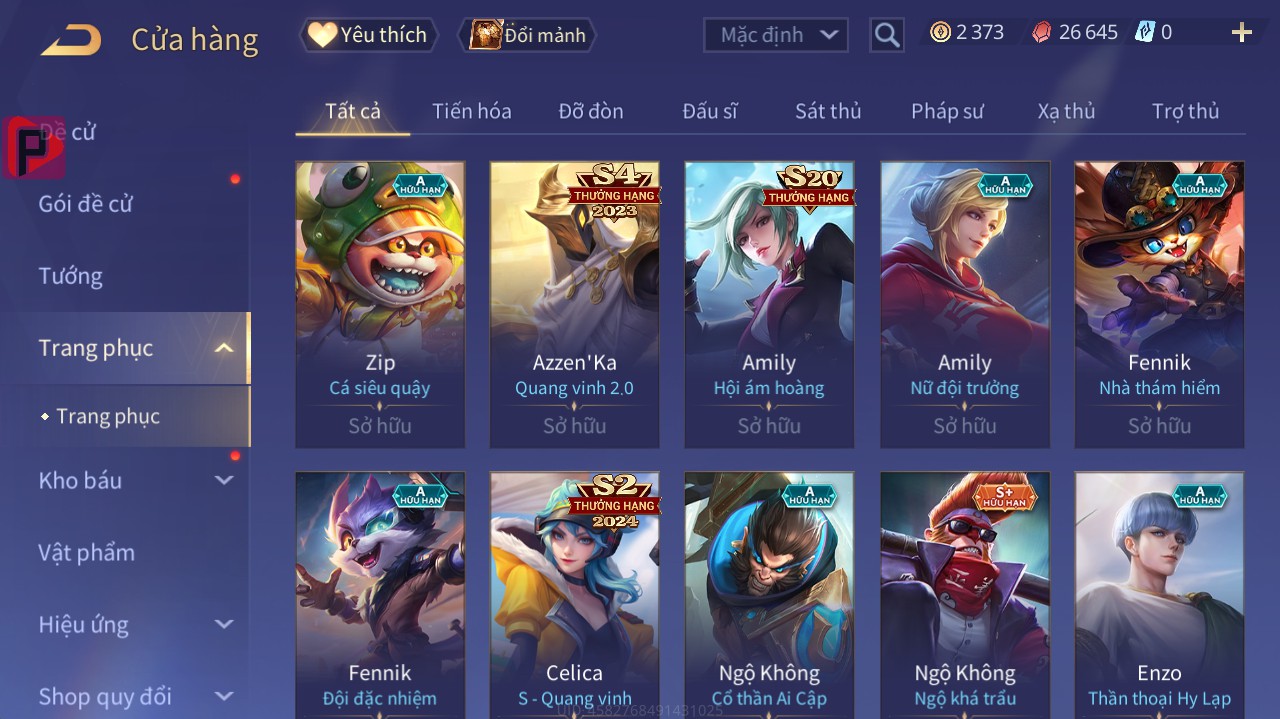Image resolution: width=1280 pixels, height=719 pixels.
Task: Switch to the Đỡ đòn tab
Action: [590, 111]
